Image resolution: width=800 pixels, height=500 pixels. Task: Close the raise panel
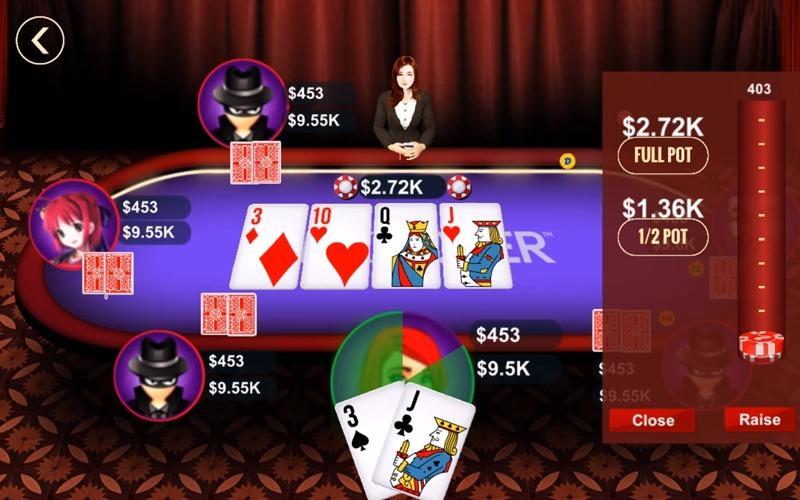coord(653,420)
